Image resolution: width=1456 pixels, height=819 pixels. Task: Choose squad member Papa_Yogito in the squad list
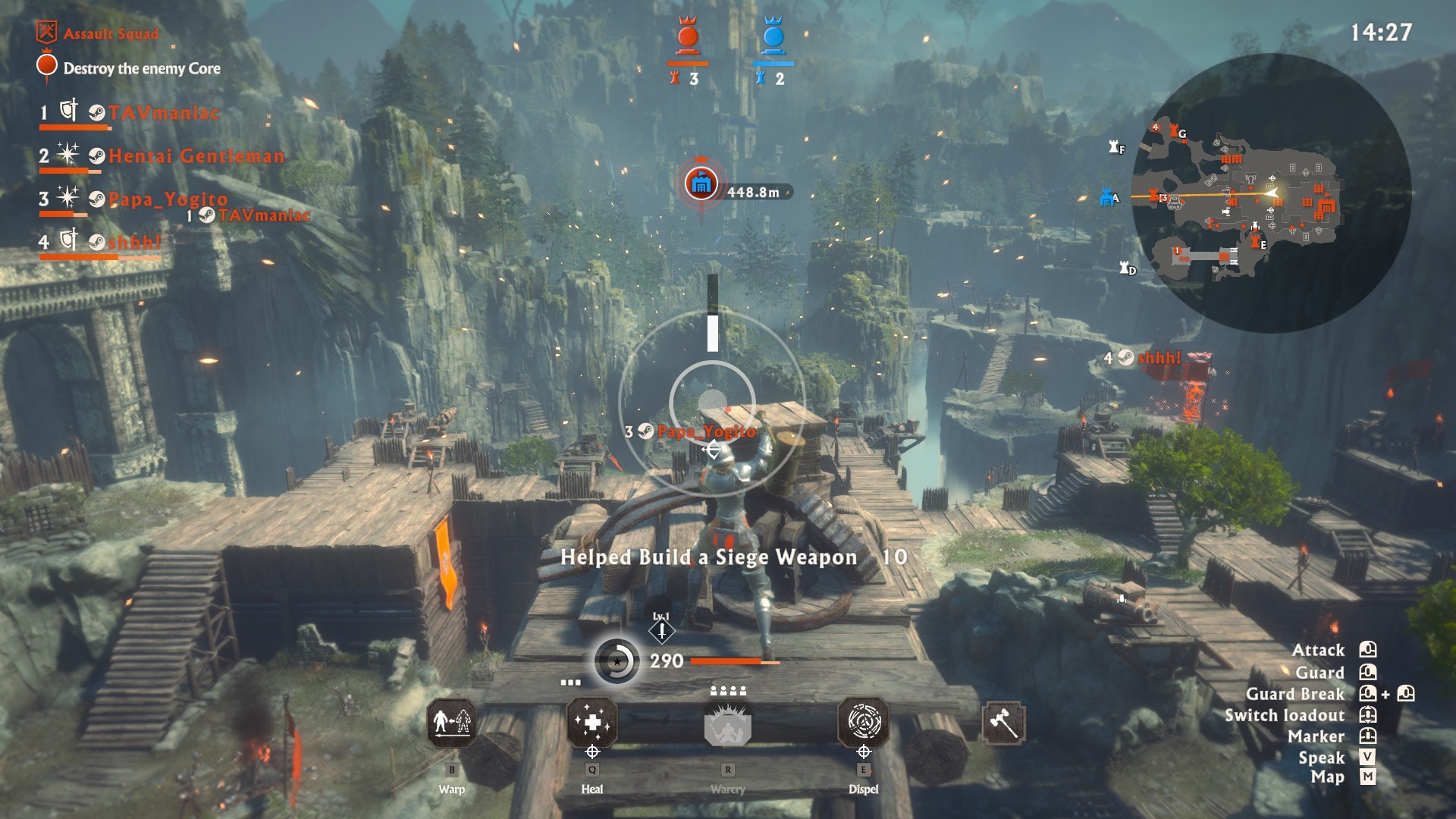coord(168,199)
